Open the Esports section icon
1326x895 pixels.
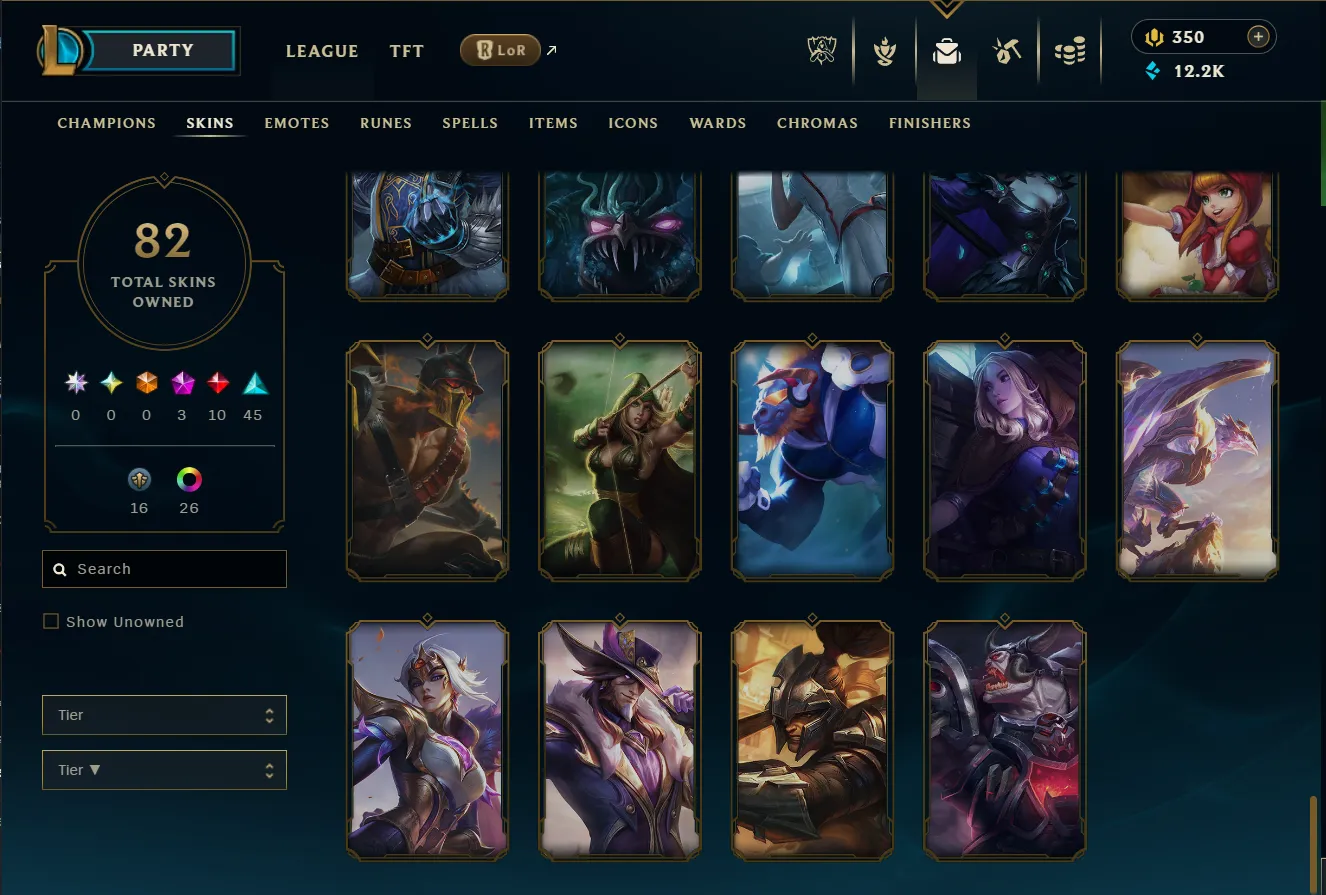point(820,51)
